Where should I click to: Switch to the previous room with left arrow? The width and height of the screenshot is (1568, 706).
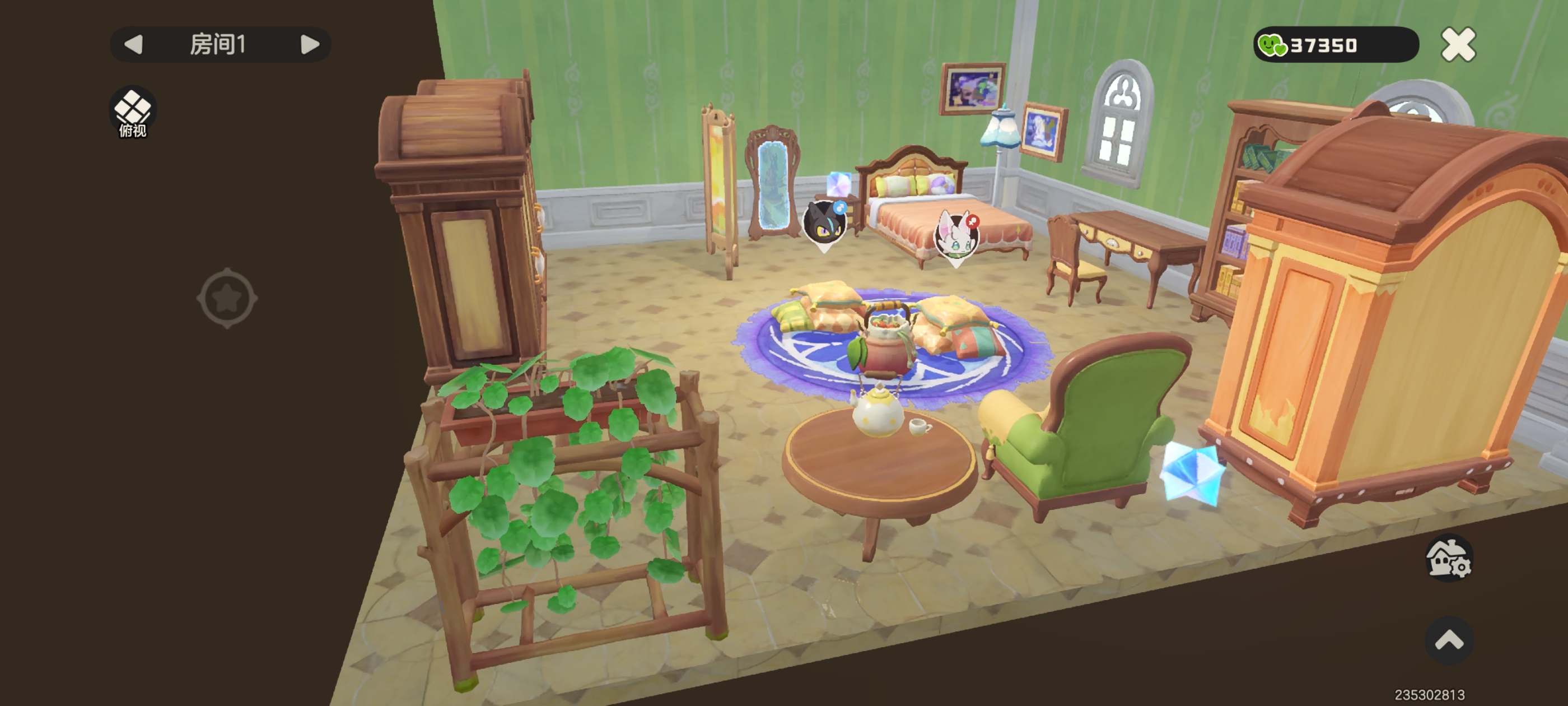tap(133, 44)
